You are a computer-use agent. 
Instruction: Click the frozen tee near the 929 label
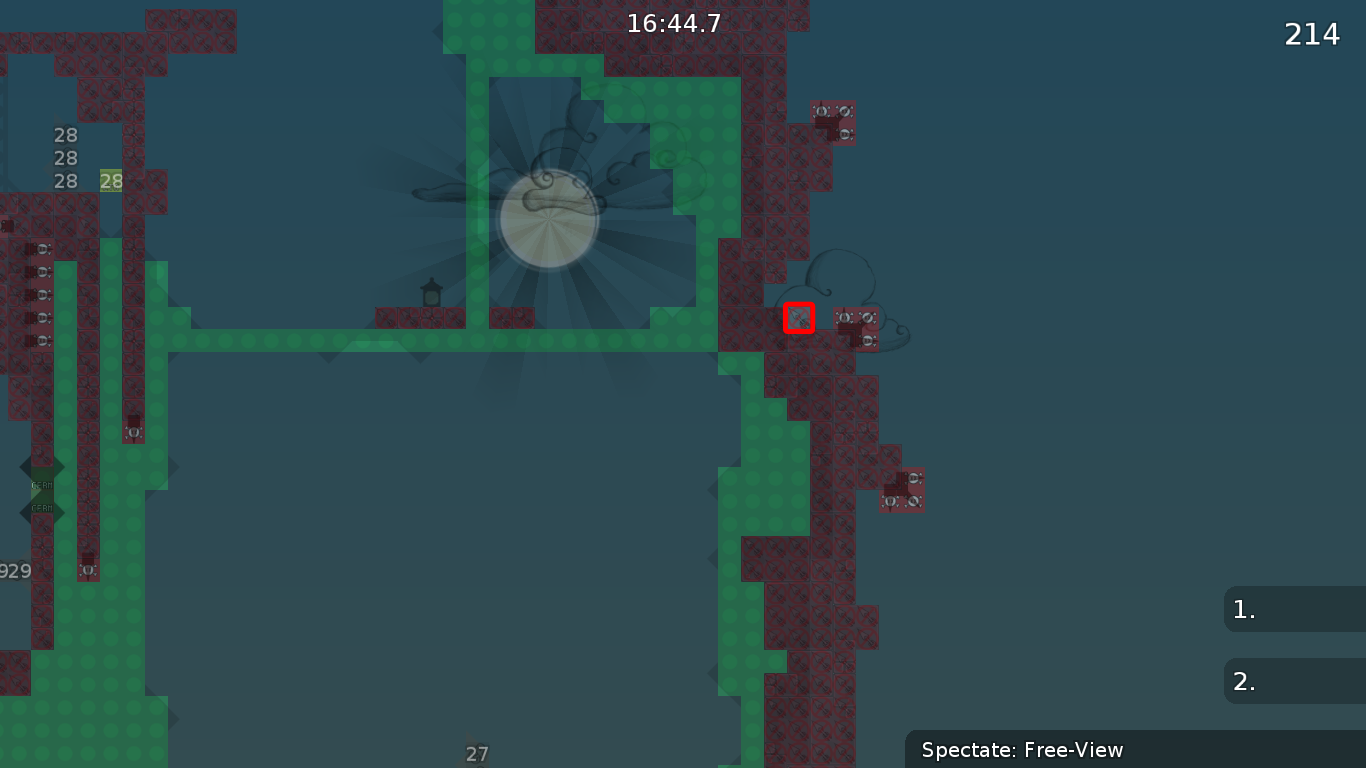[x=86, y=568]
